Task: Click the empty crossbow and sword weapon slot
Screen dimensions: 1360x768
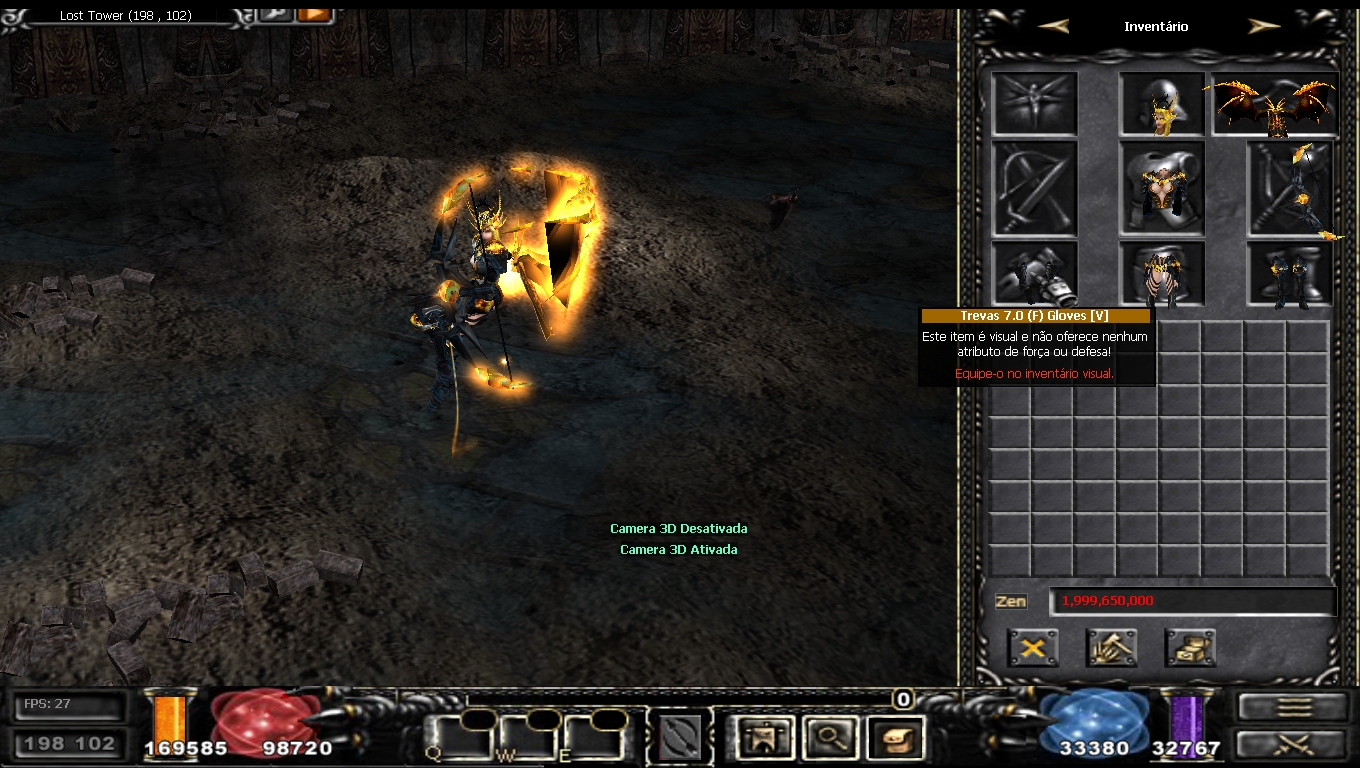Action: [x=1034, y=189]
